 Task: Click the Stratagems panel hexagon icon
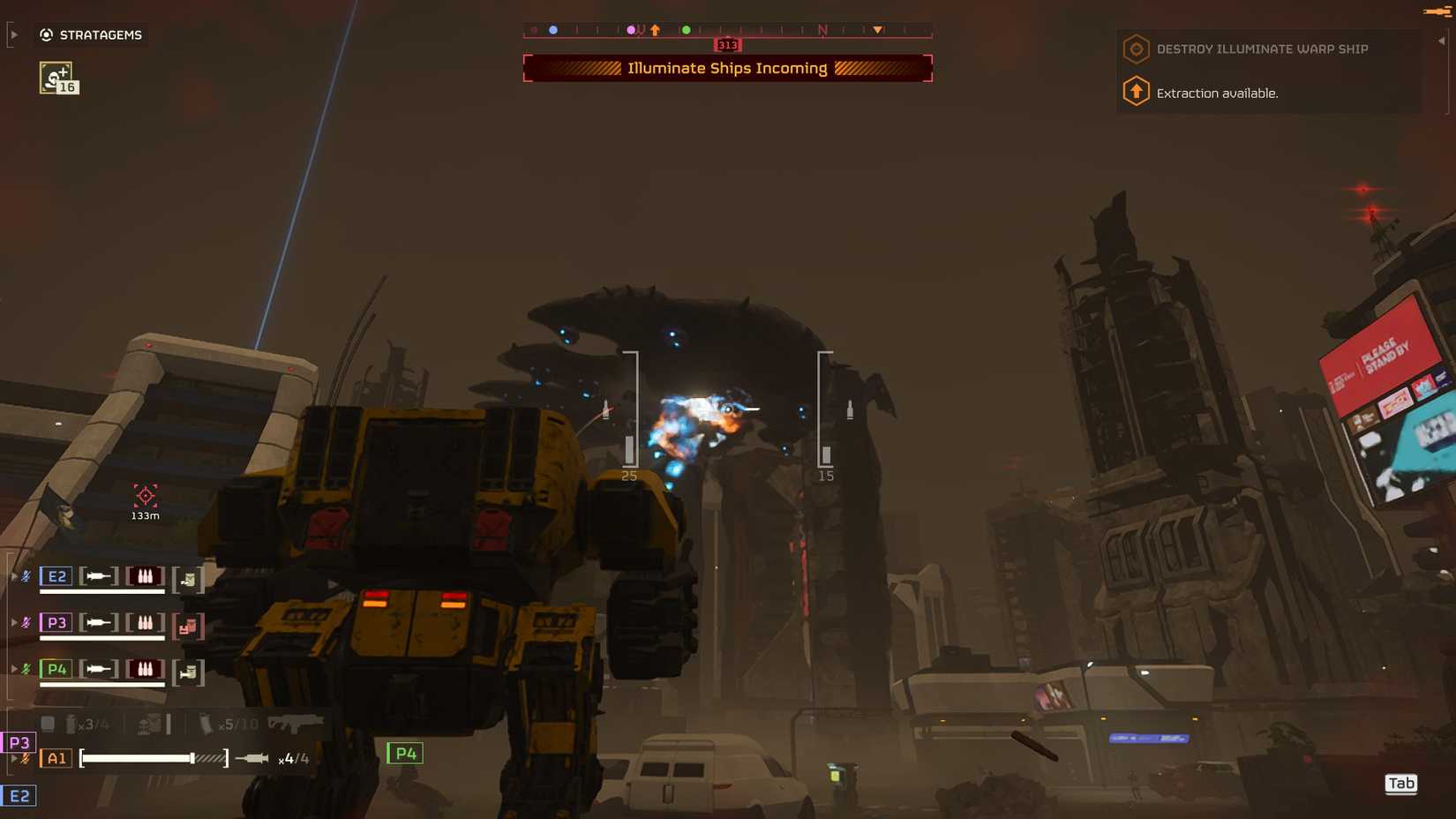click(46, 34)
